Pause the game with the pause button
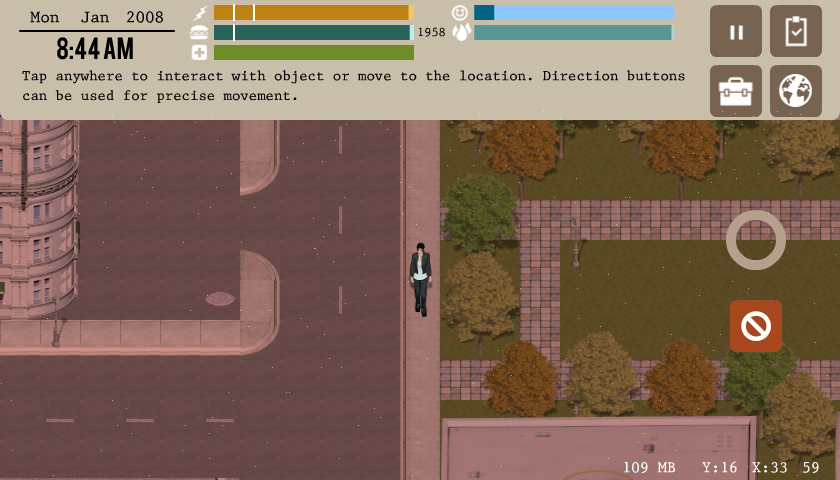840x480 pixels. [736, 31]
